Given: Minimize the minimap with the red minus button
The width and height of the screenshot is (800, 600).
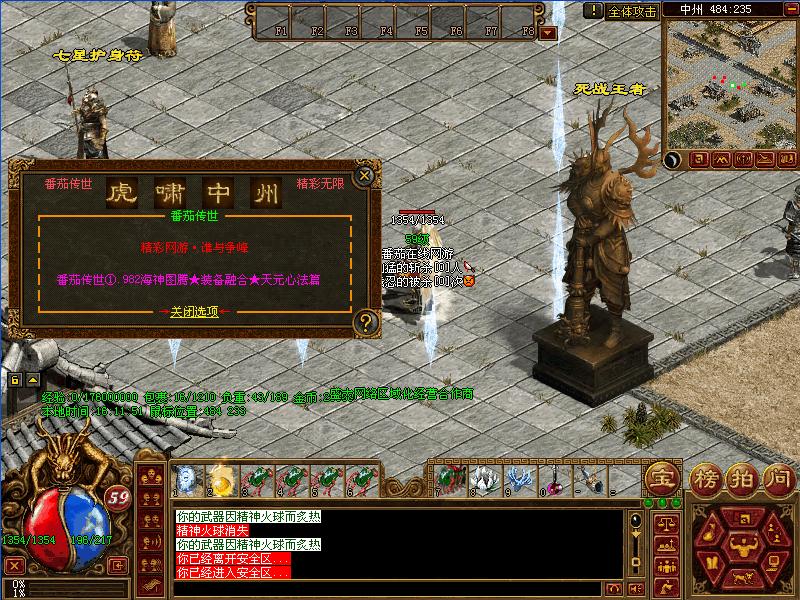Looking at the screenshot, I should tap(790, 9).
